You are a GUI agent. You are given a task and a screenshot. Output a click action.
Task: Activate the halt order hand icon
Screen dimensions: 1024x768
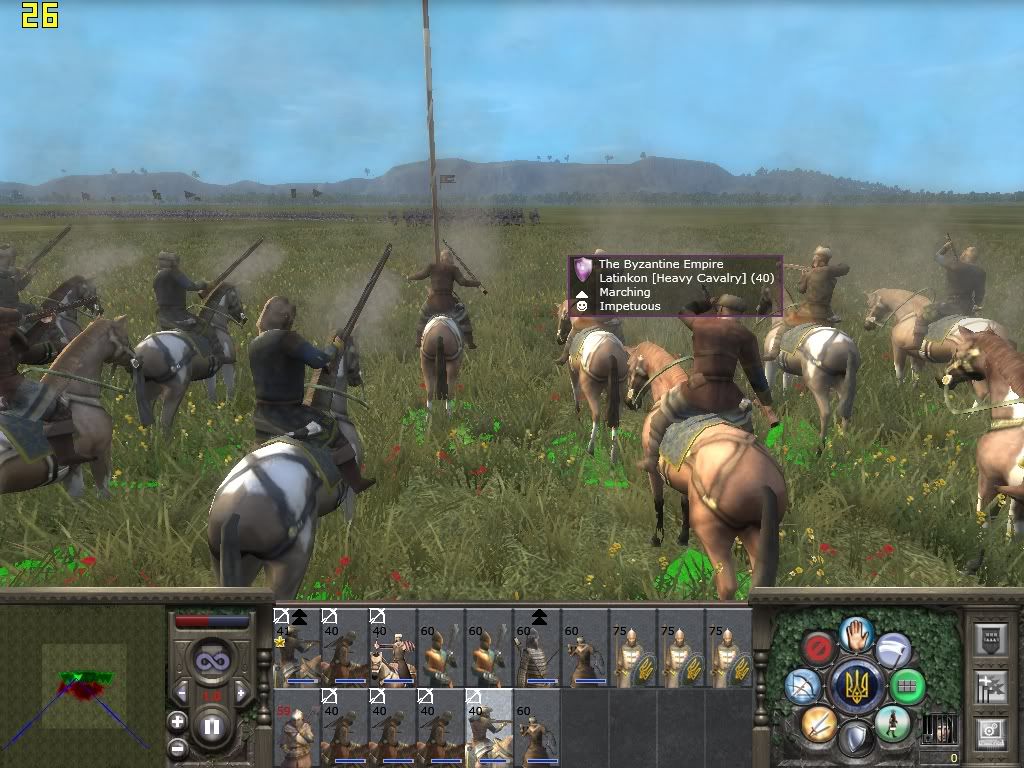pyautogui.click(x=856, y=632)
